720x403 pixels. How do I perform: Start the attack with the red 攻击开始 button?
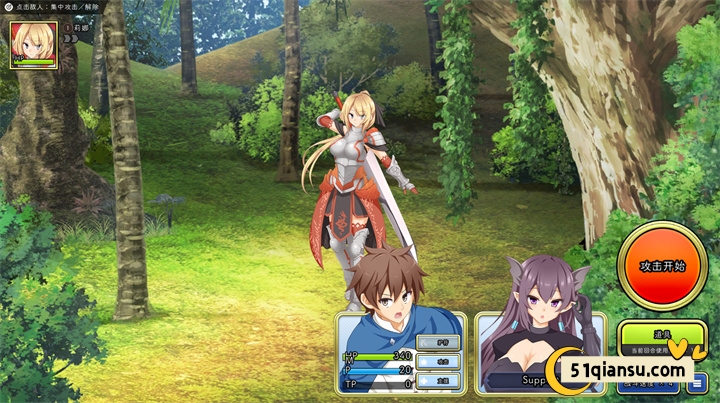point(662,266)
